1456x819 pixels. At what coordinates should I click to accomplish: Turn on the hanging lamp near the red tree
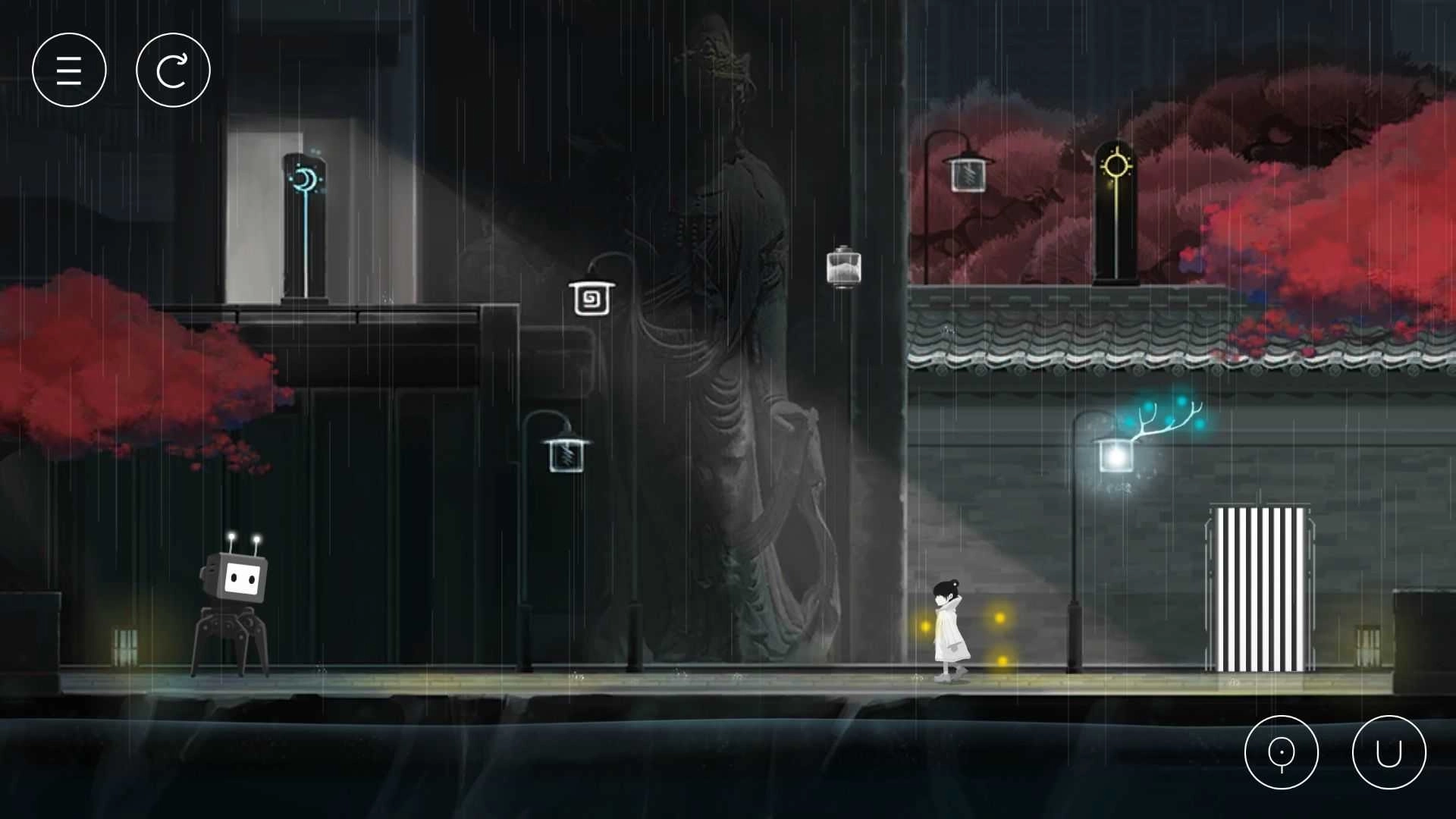pyautogui.click(x=967, y=173)
